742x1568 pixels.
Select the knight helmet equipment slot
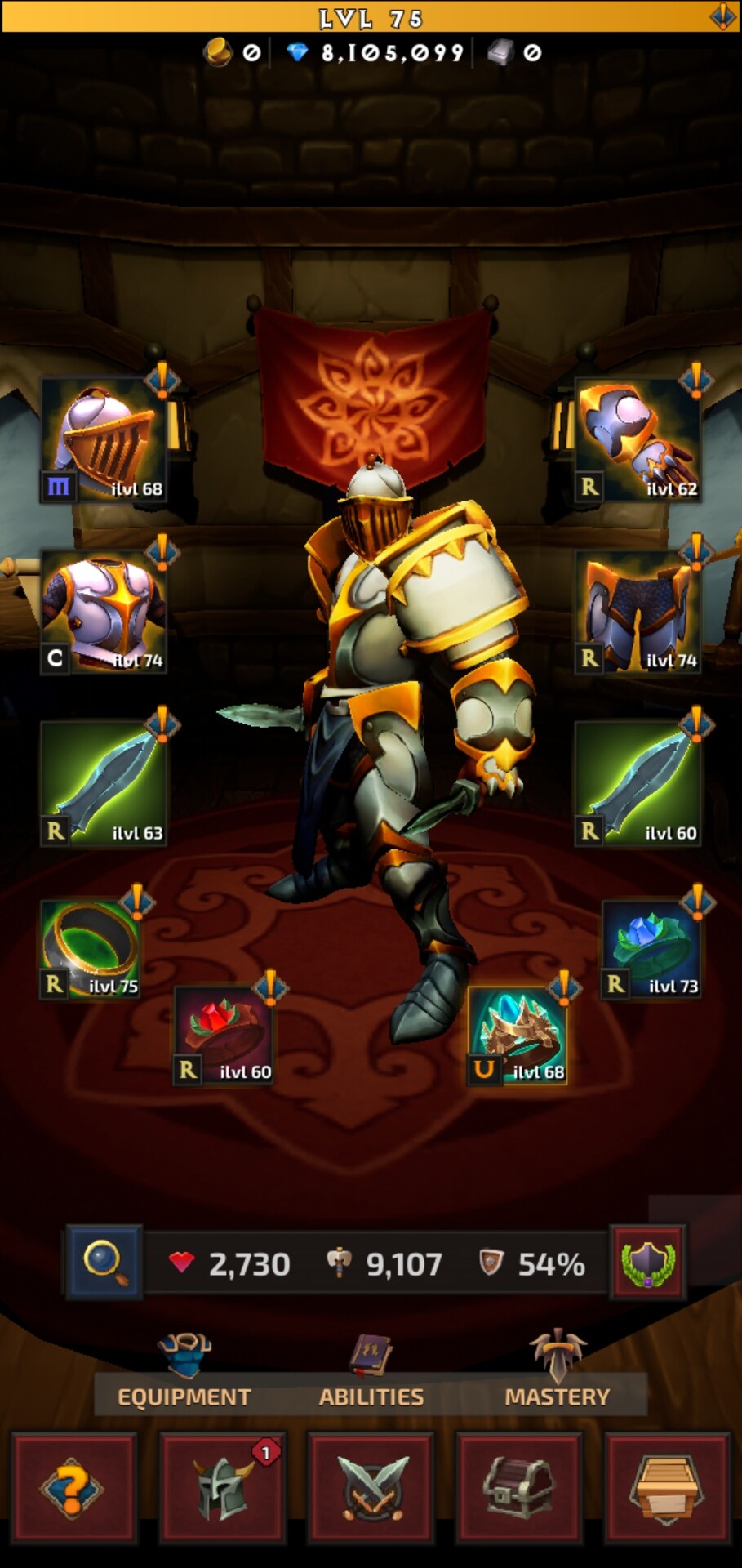click(104, 441)
